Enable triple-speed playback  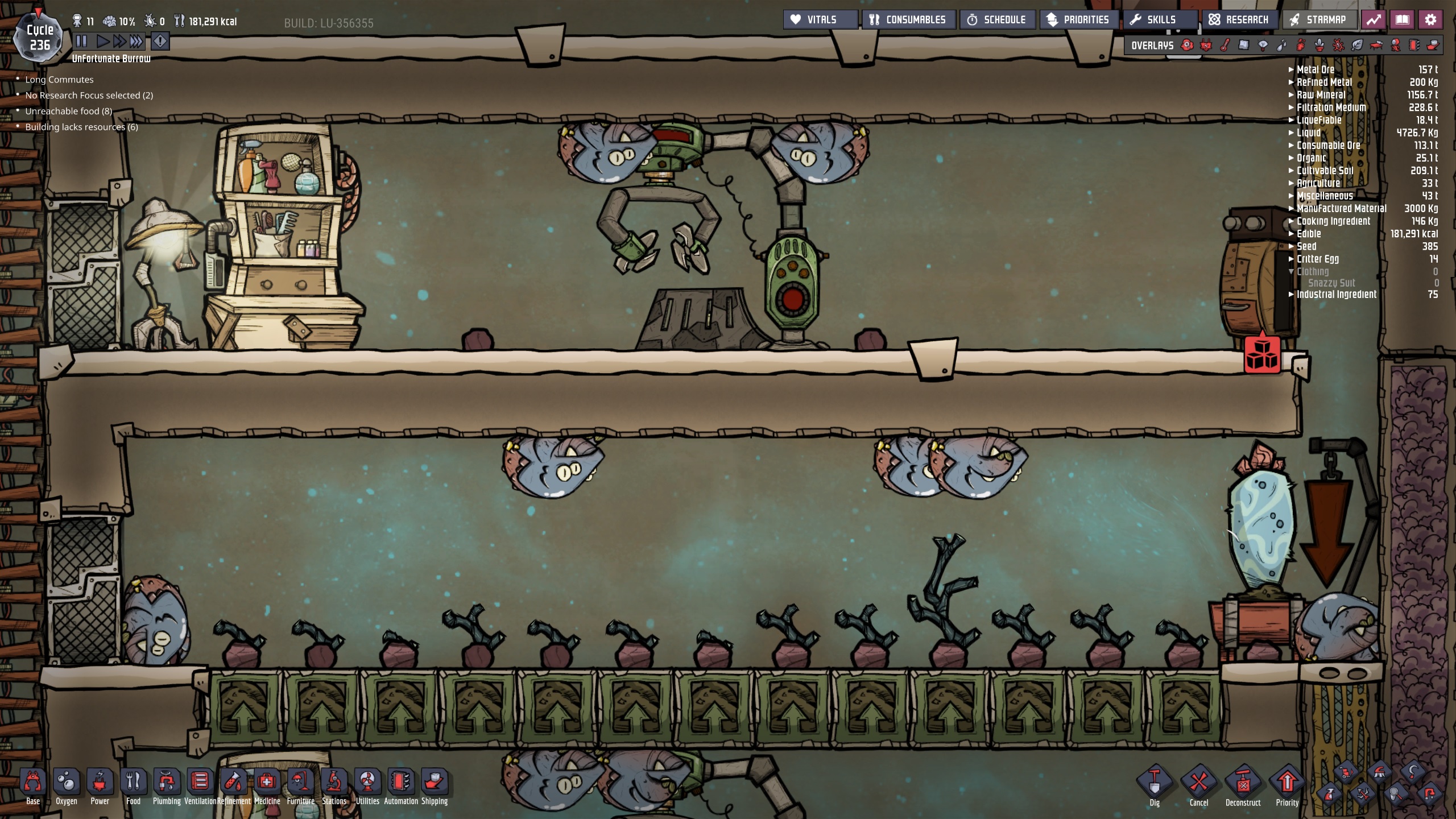pyautogui.click(x=136, y=40)
